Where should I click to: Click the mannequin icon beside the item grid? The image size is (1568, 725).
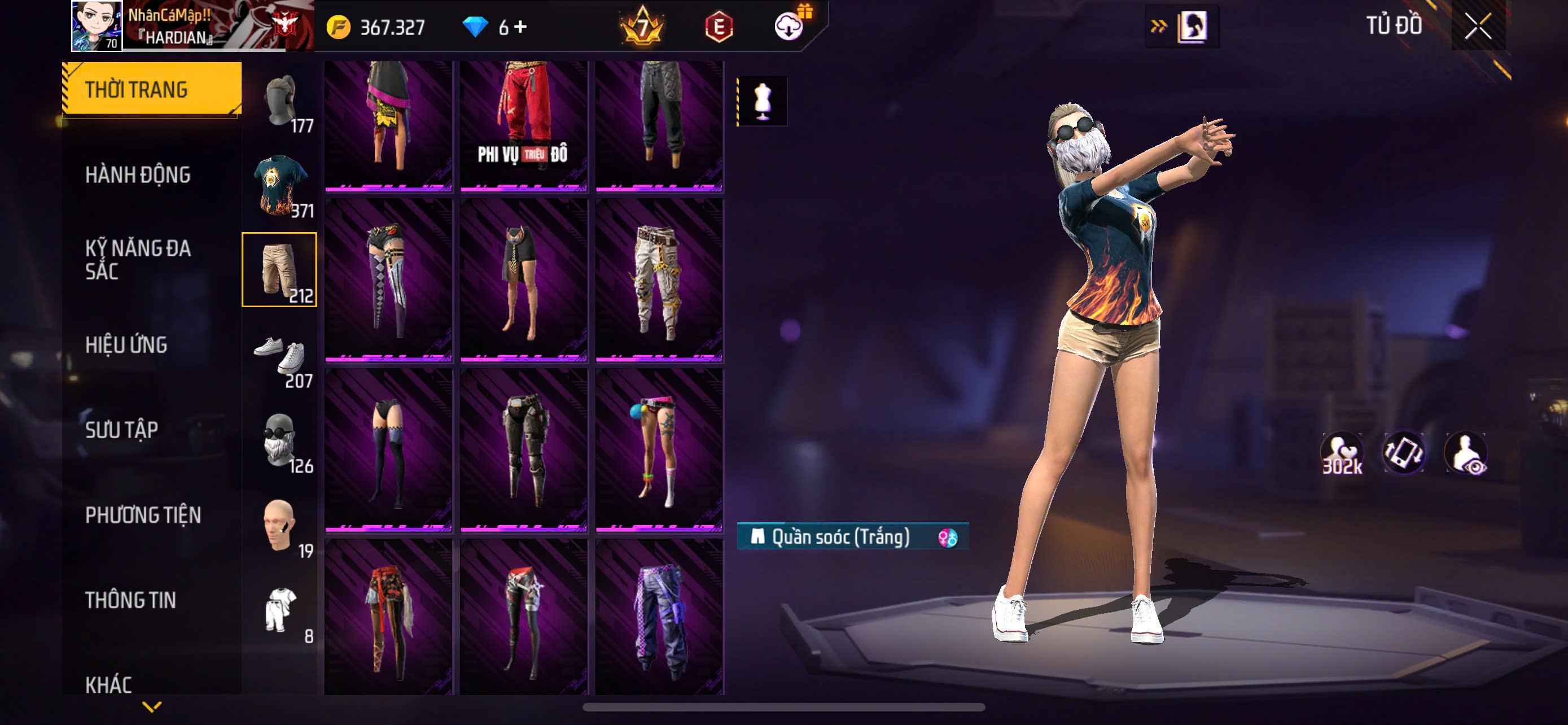(x=762, y=101)
